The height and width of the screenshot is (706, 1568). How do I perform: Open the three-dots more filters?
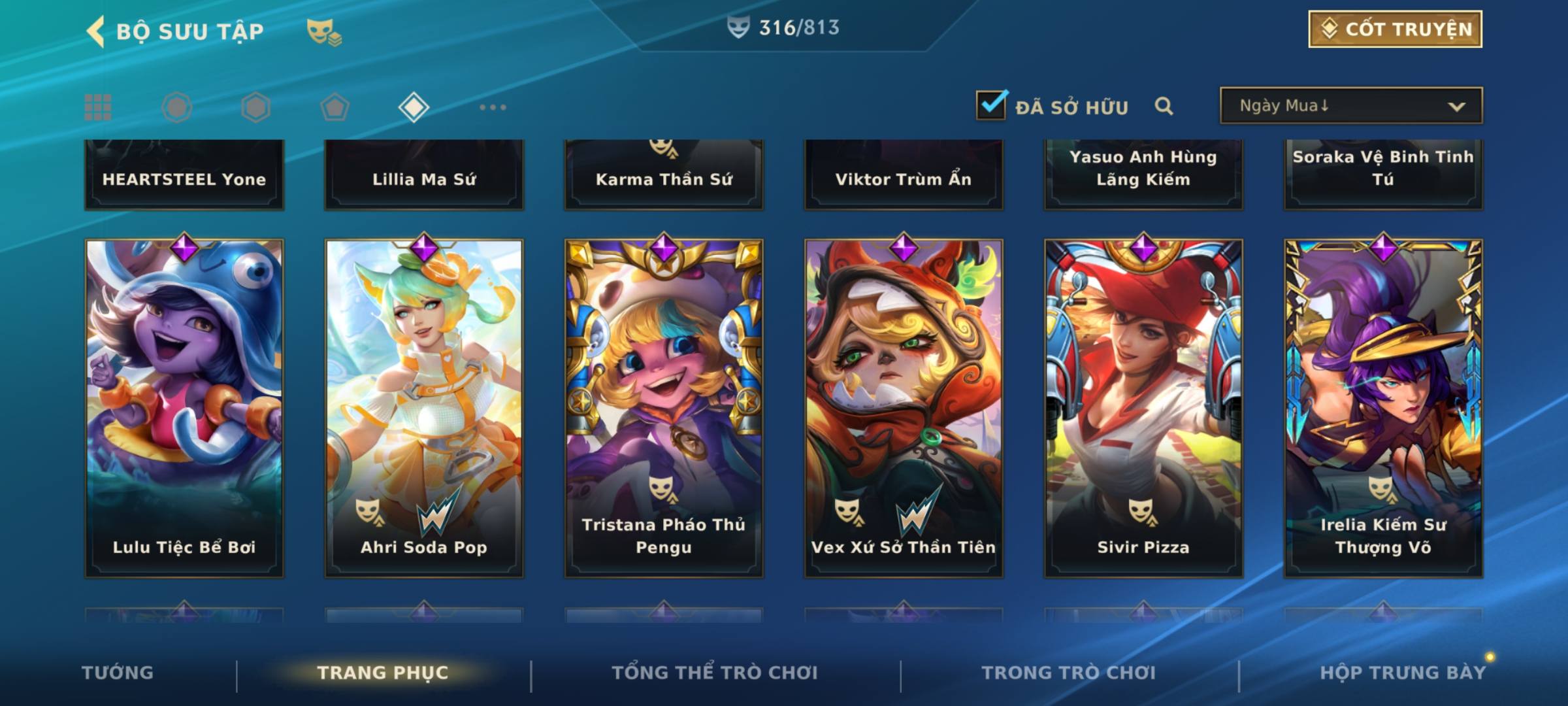tap(493, 107)
